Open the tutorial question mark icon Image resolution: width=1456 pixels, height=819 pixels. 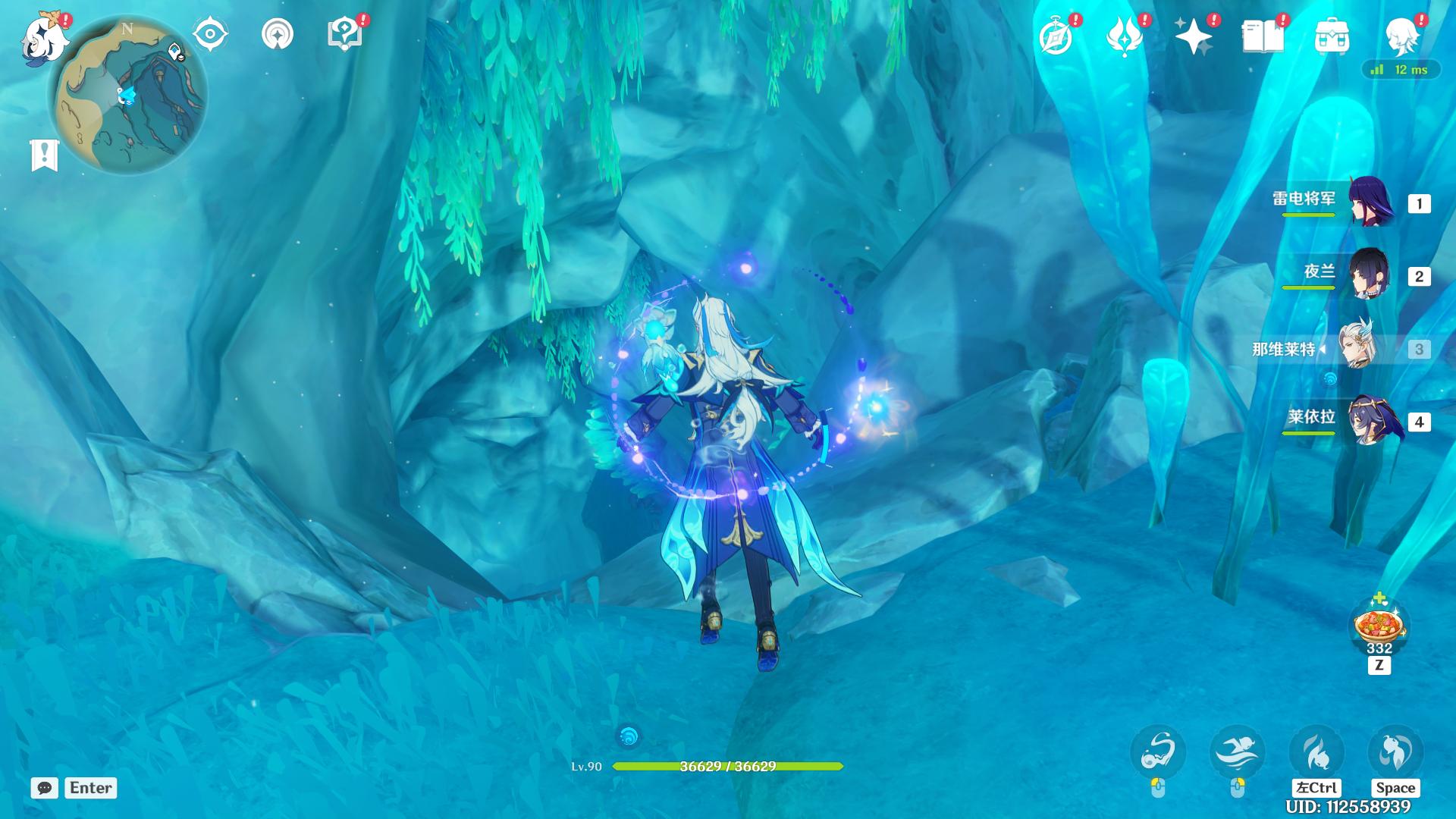point(345,34)
